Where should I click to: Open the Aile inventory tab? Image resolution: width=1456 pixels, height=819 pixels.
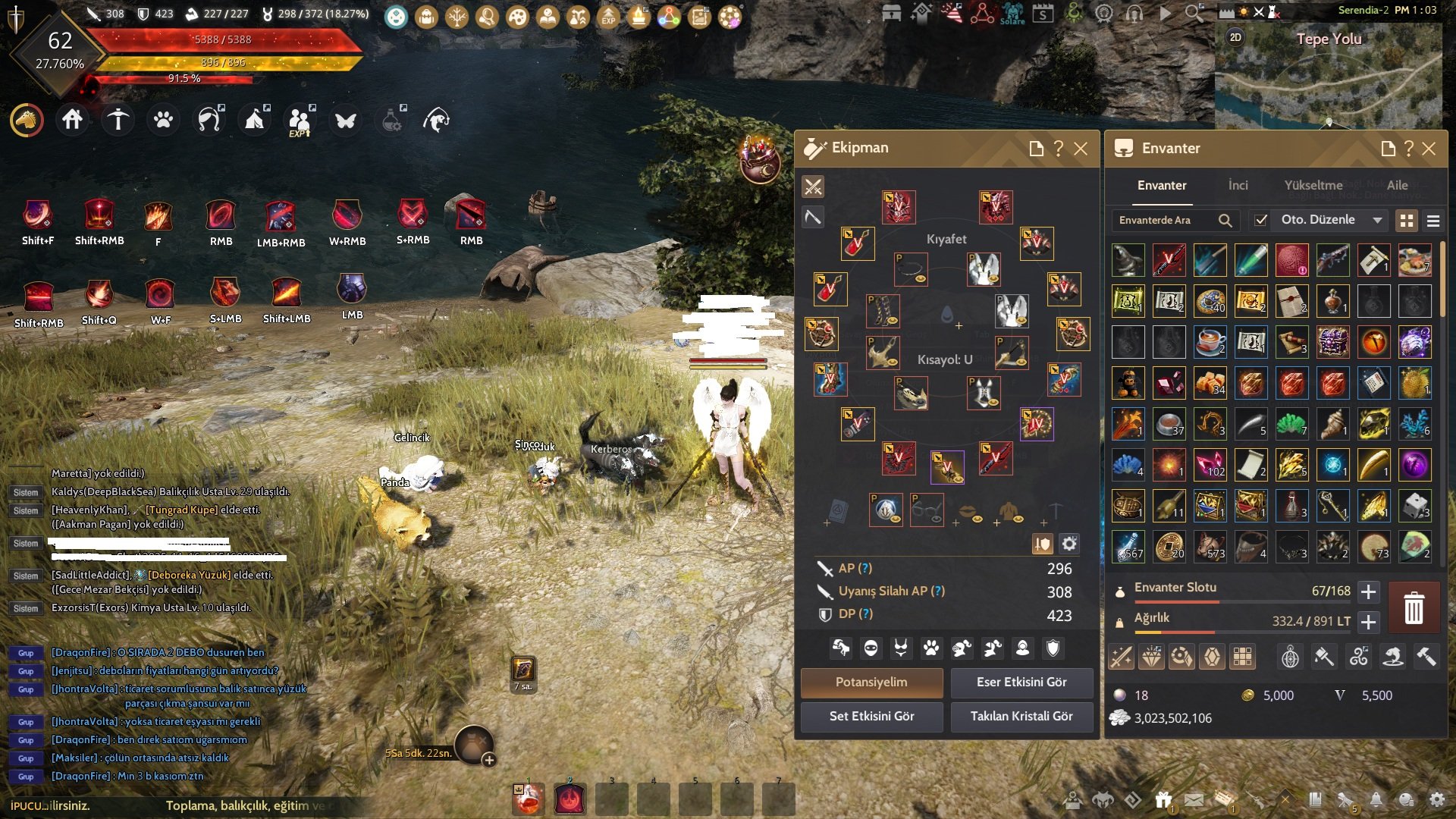1397,186
